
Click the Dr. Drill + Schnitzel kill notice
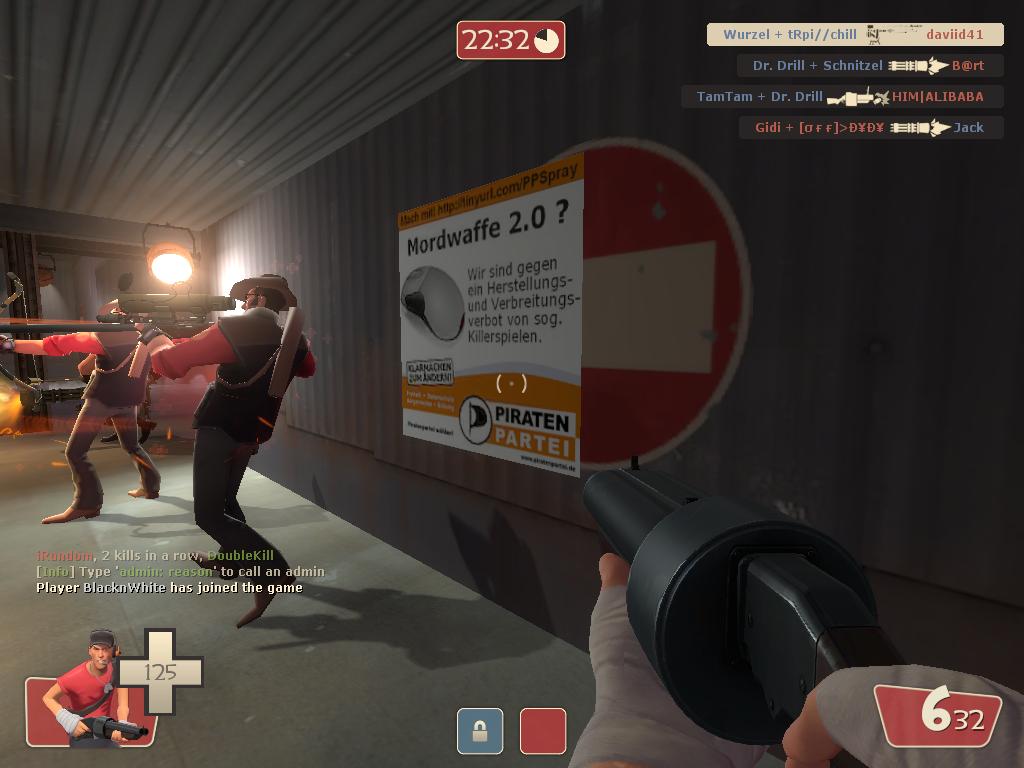tap(869, 66)
